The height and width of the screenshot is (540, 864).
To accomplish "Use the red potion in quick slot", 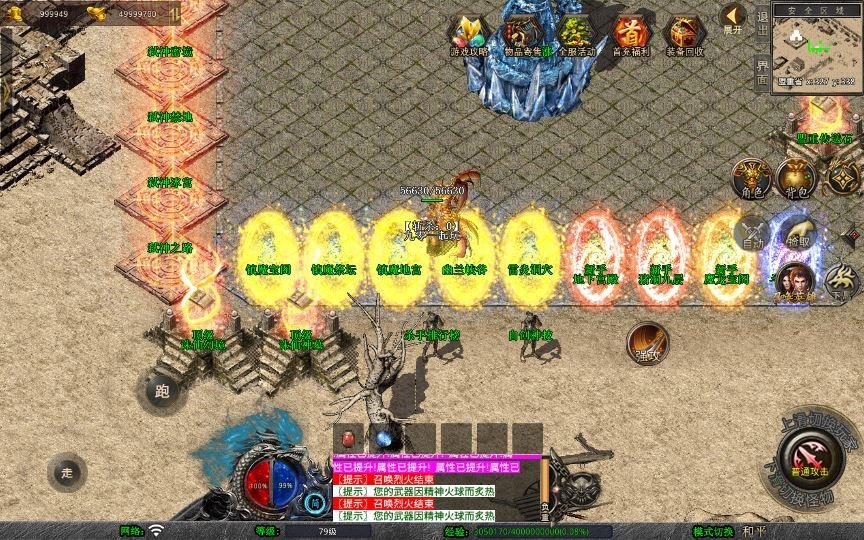I will pos(349,438).
